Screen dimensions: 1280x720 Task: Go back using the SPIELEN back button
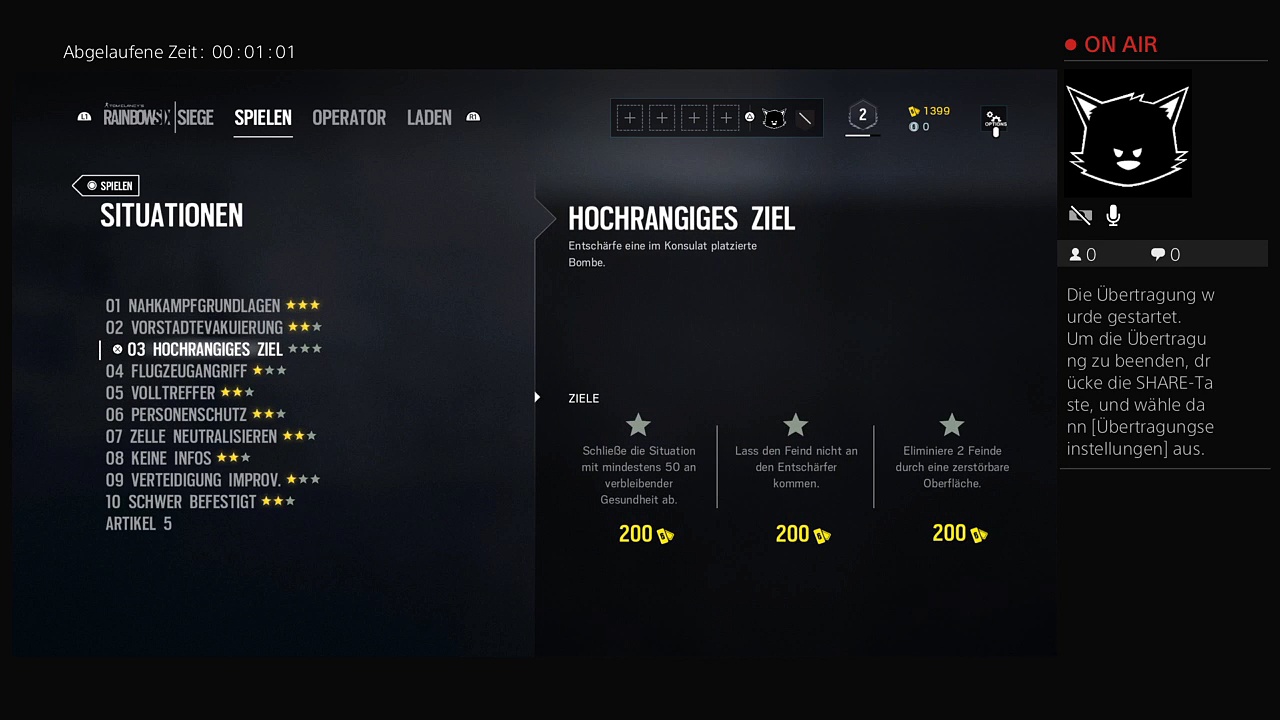(107, 186)
